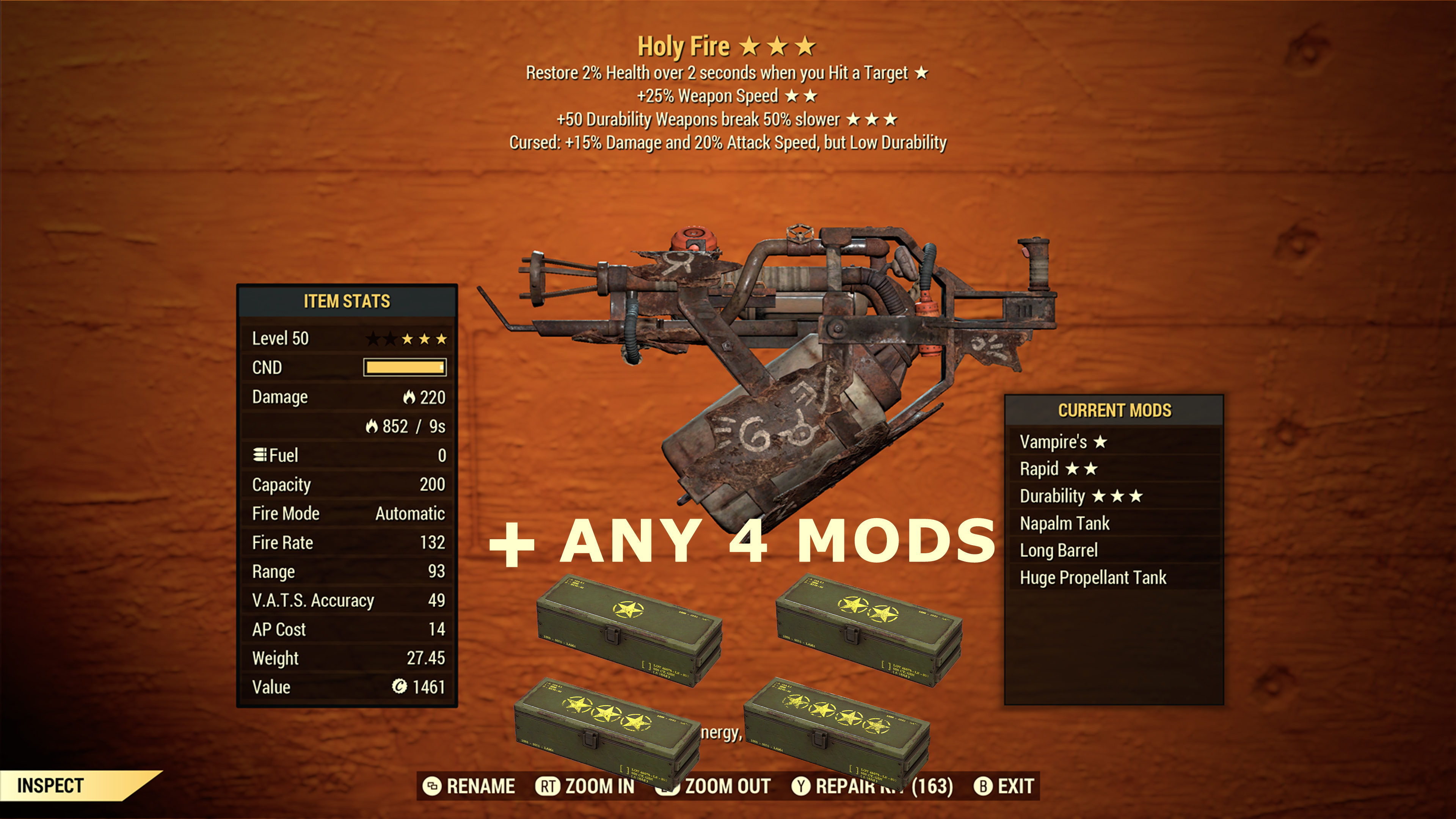Click the Rename option in the bottom bar
Screen dimensions: 1456x819
(x=469, y=786)
